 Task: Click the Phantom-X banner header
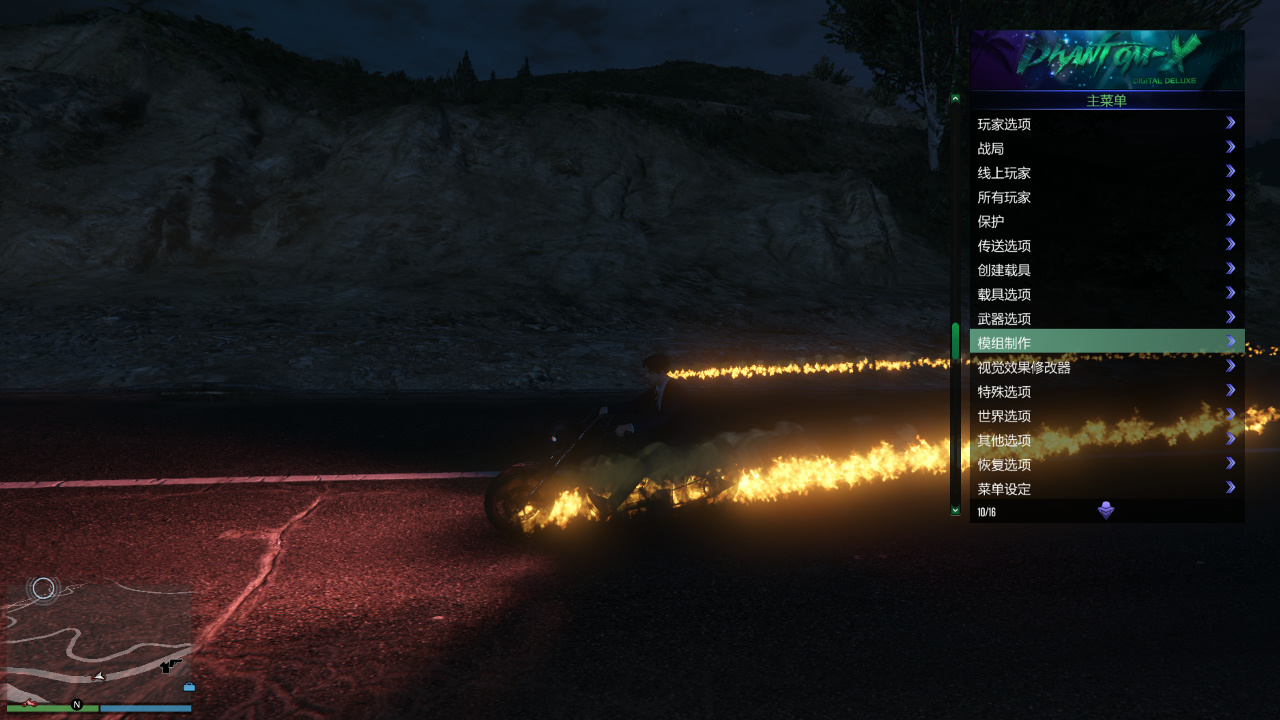pos(1107,60)
